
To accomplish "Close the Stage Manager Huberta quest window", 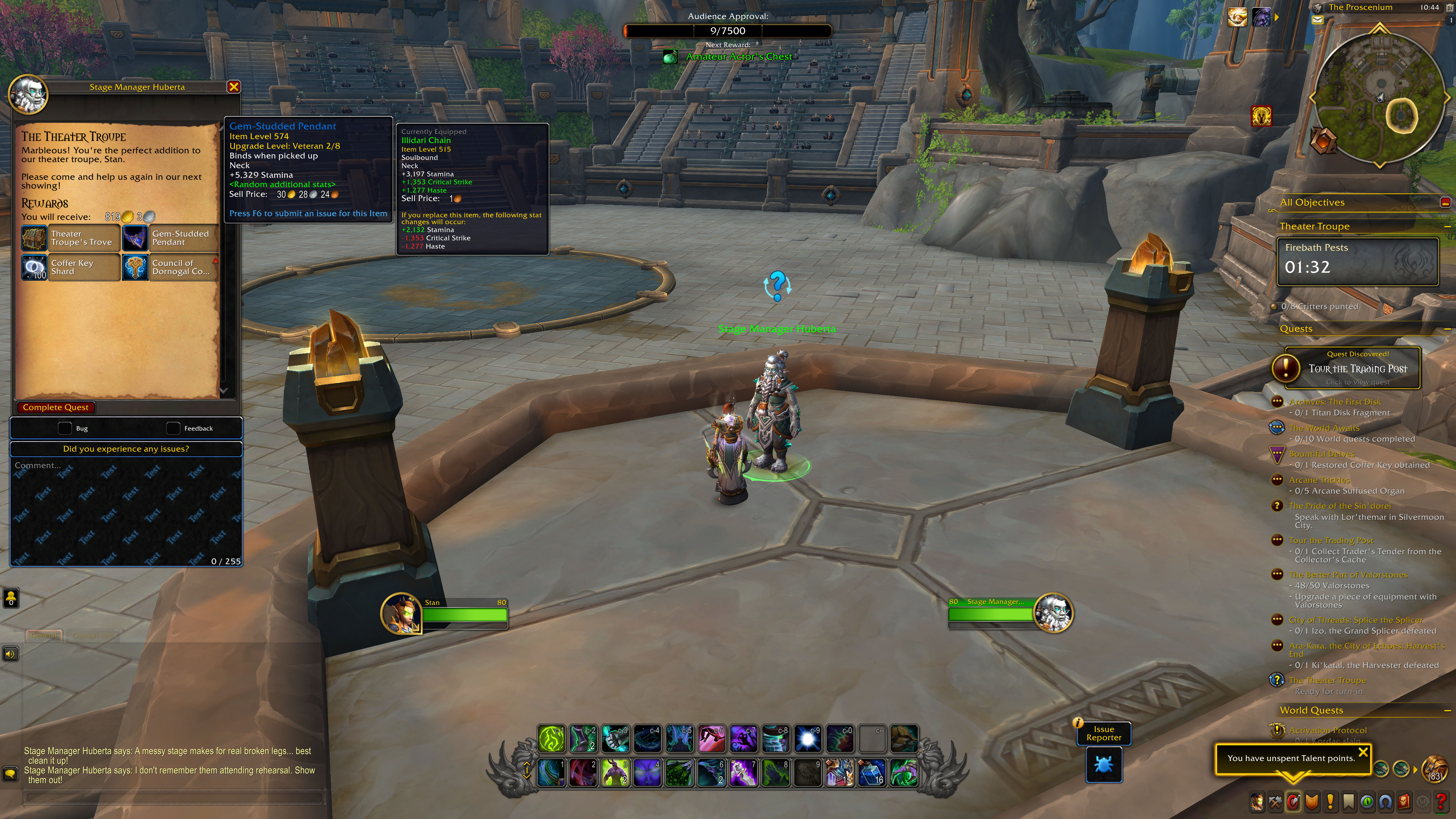I will coord(233,86).
